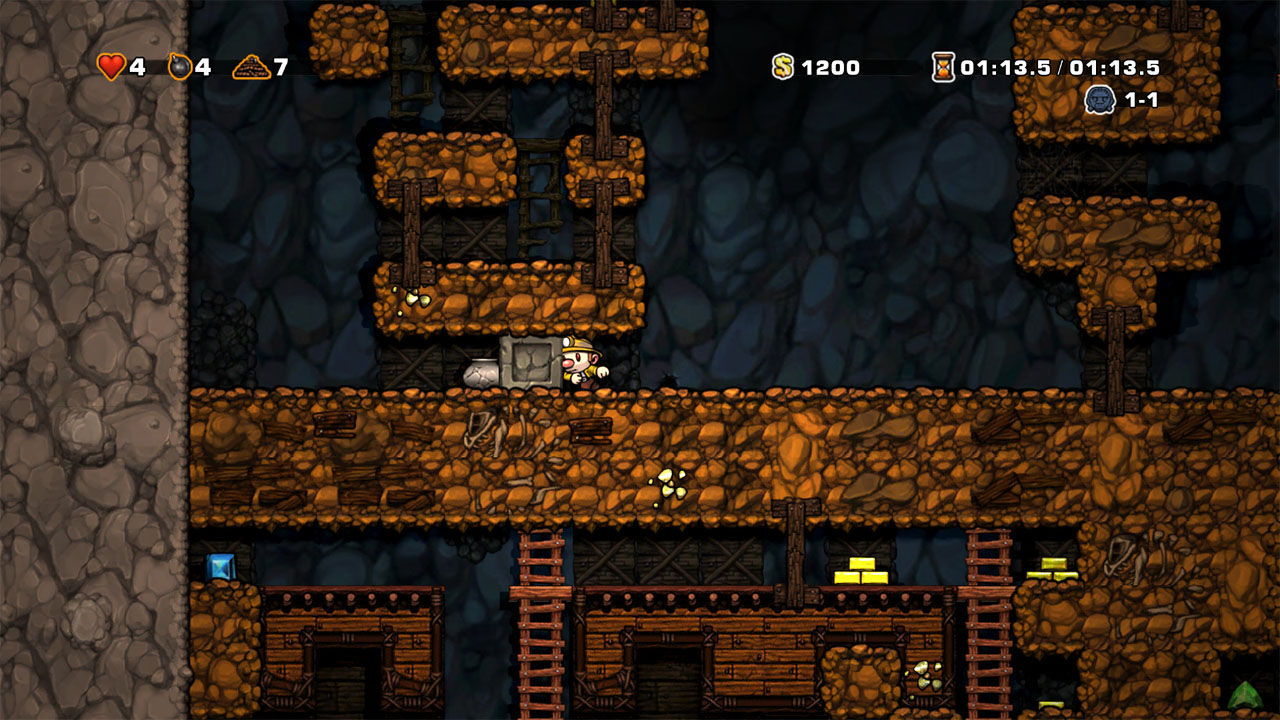
Task: Click the blue gem embedded in the wall
Action: [x=222, y=565]
